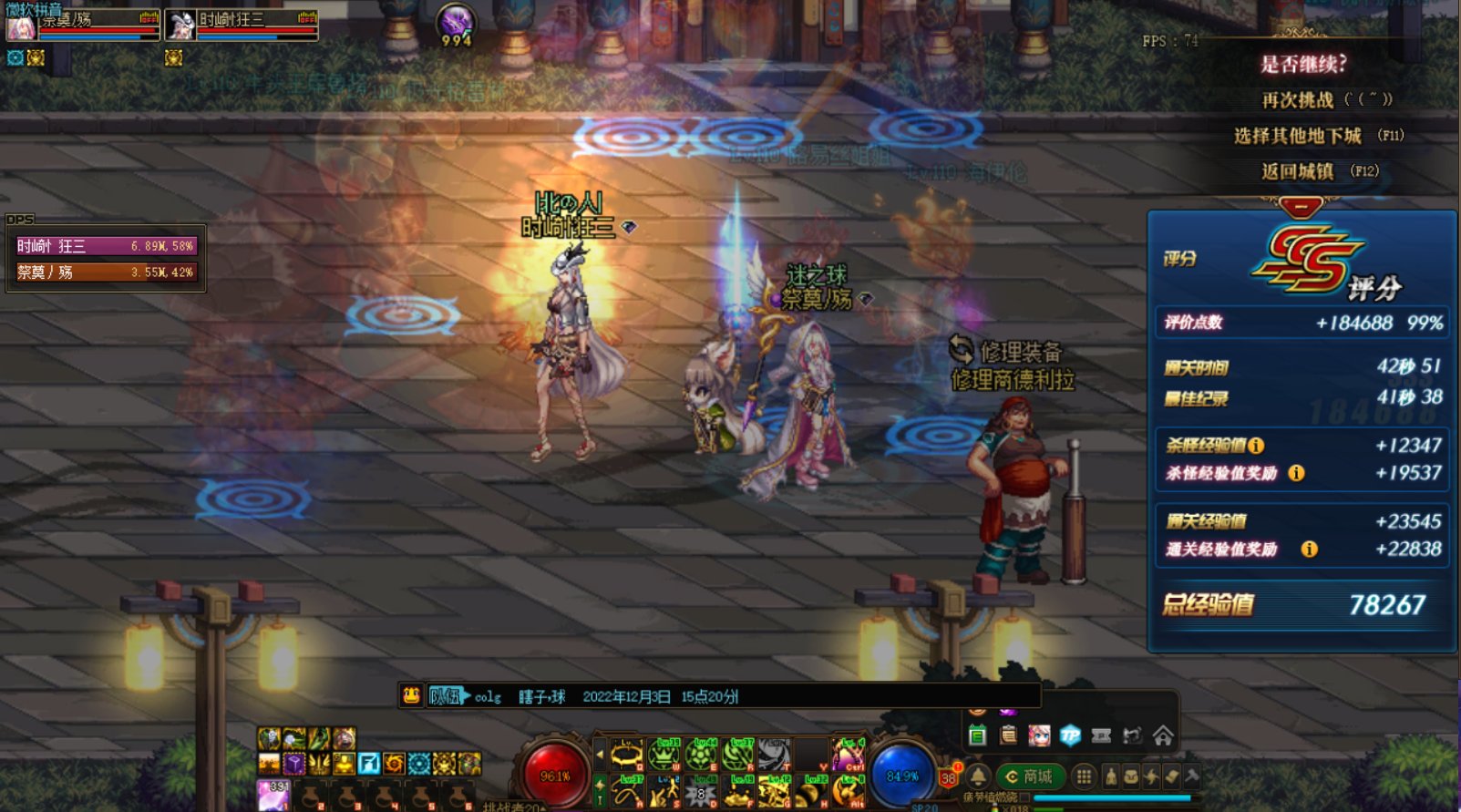Click the house icon in the quick menu

(1163, 735)
